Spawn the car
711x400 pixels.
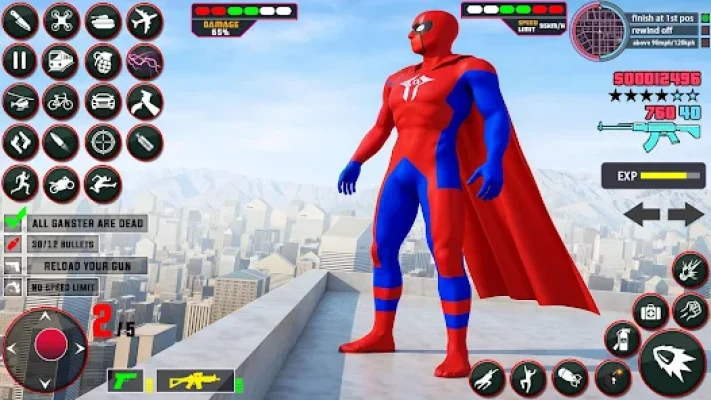(103, 101)
